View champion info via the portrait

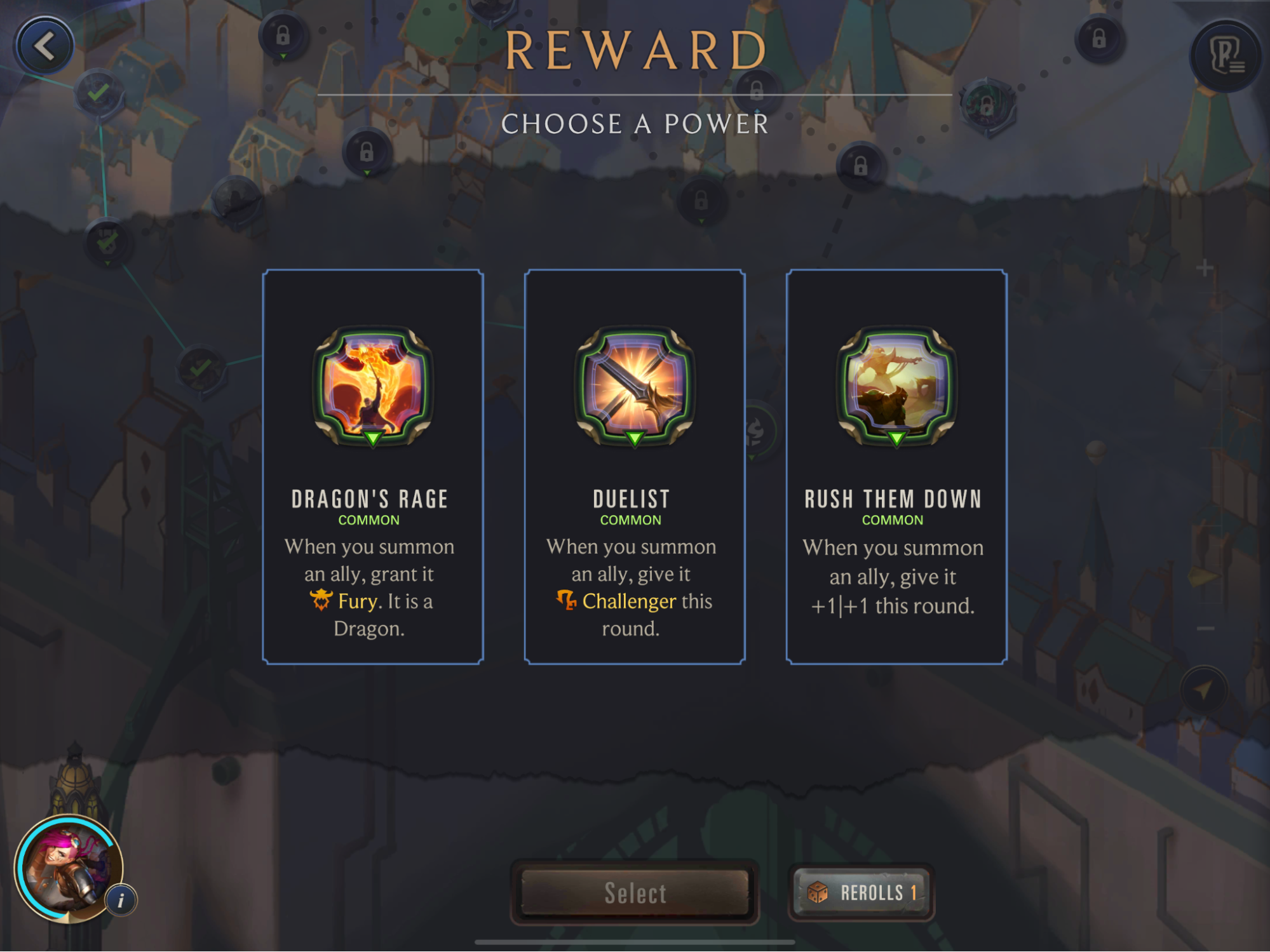(69, 868)
